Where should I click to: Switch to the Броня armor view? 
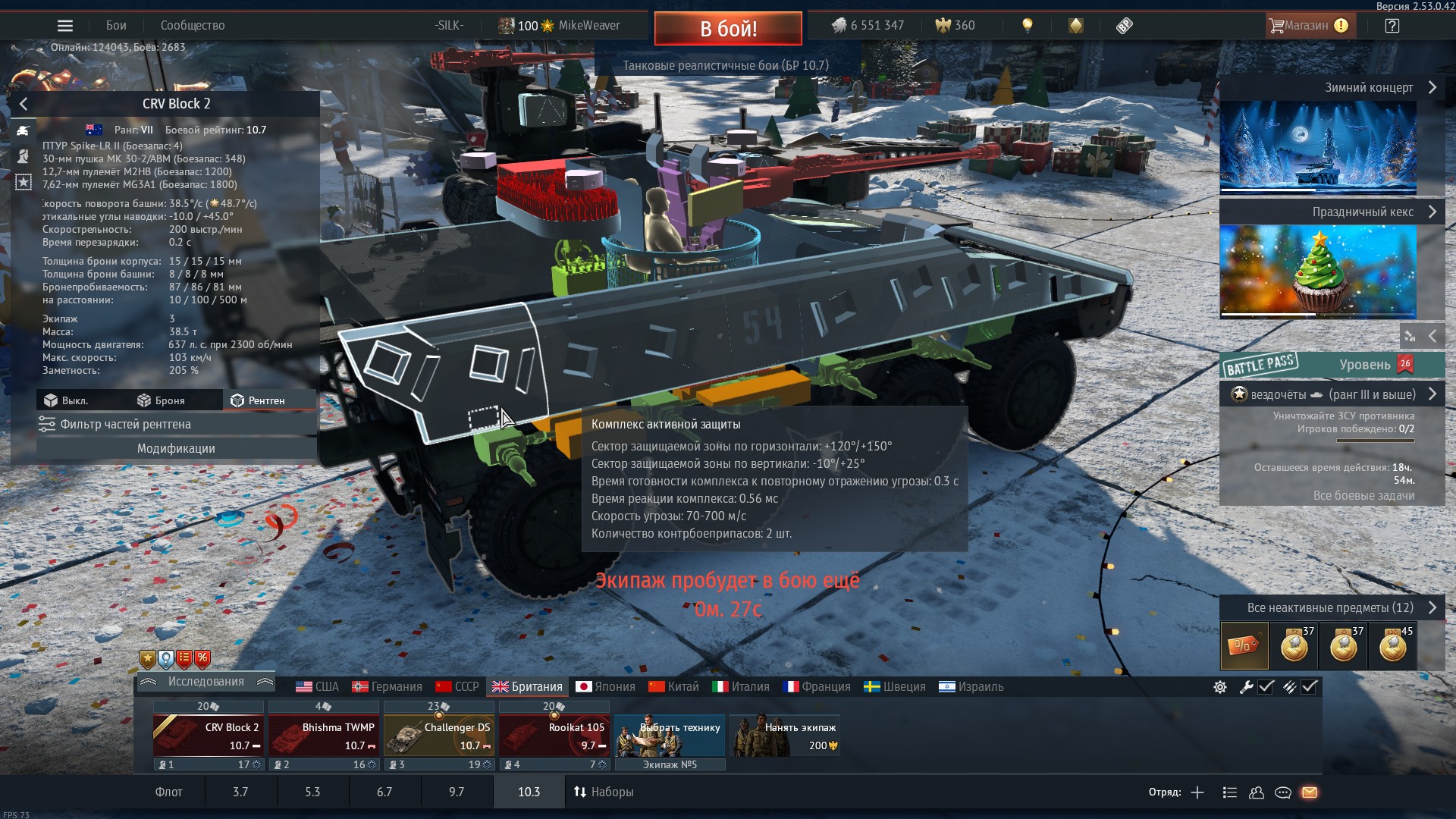(162, 400)
